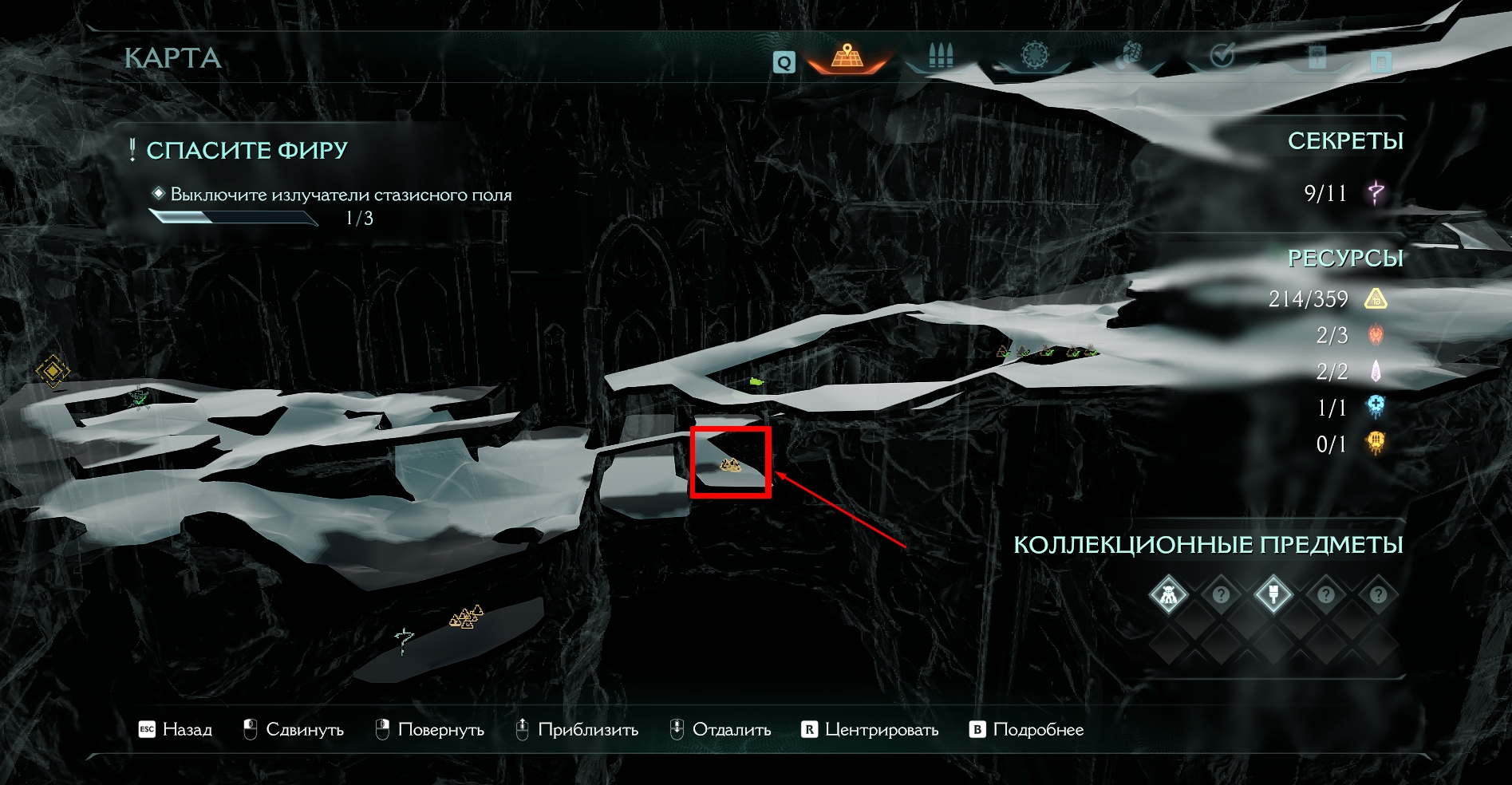Click the bright green marker on map
1512x785 pixels.
point(756,382)
